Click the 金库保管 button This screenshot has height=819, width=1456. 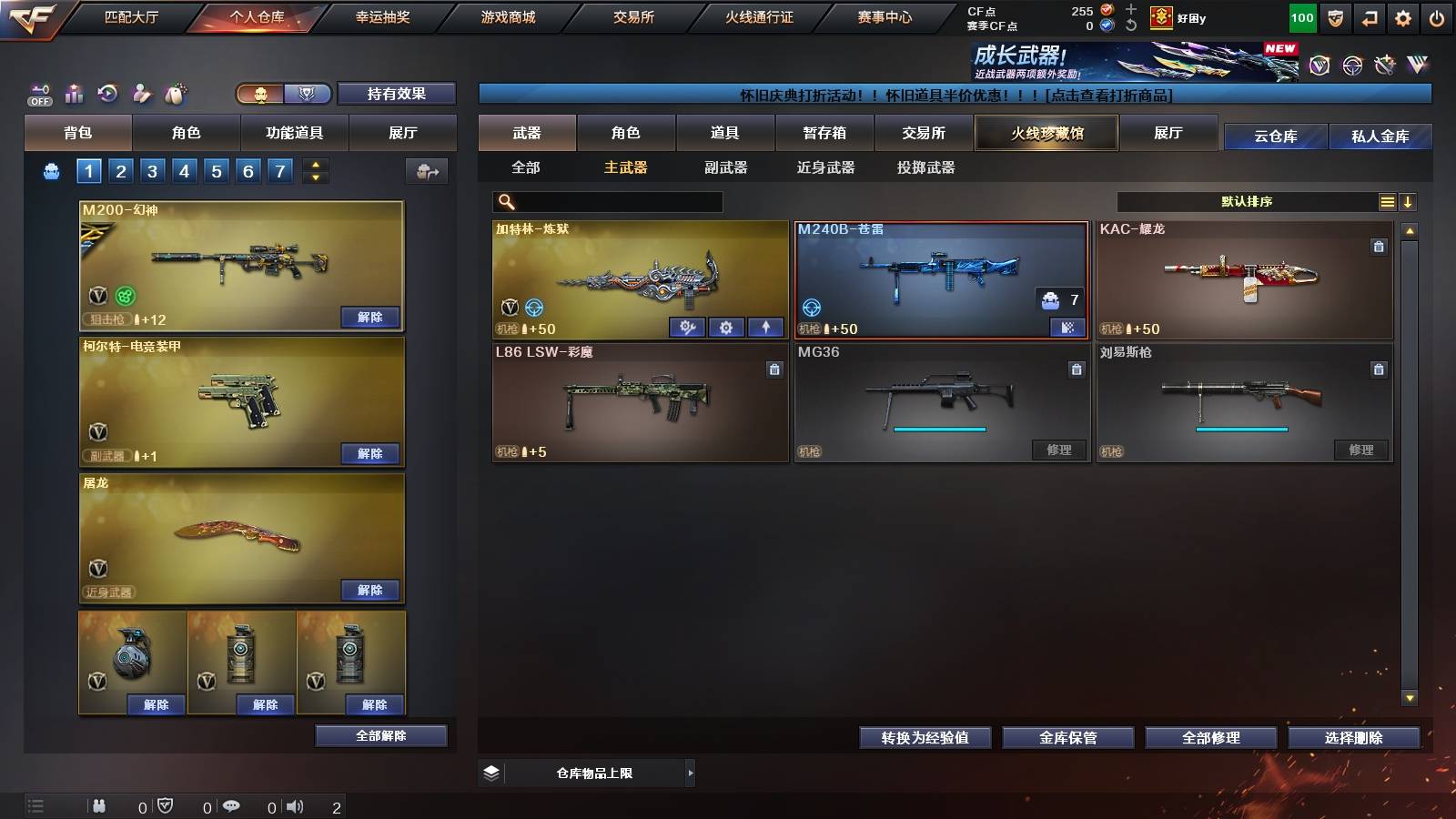coord(1067,738)
